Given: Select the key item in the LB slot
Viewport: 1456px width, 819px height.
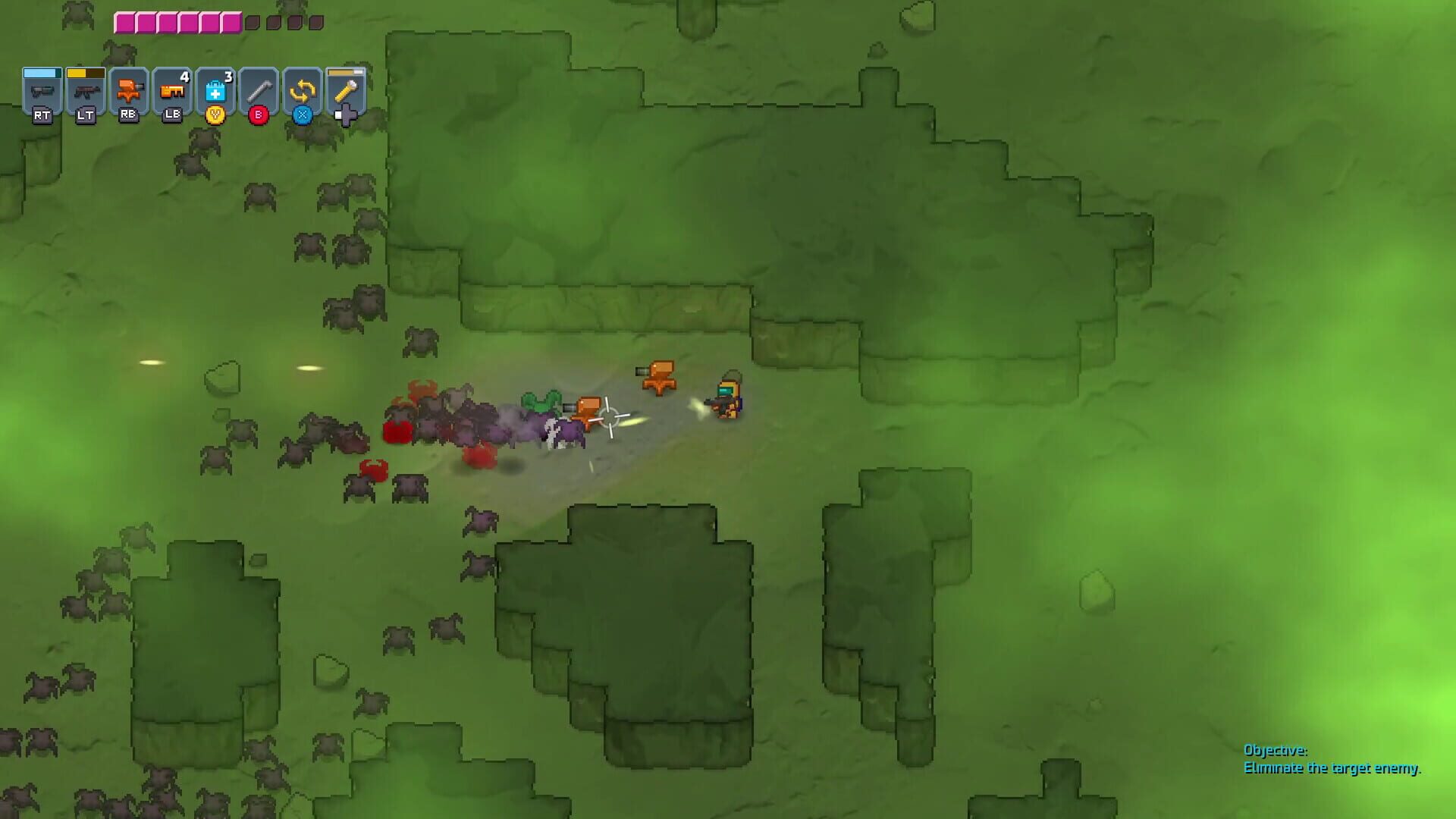Looking at the screenshot, I should pyautogui.click(x=171, y=91).
